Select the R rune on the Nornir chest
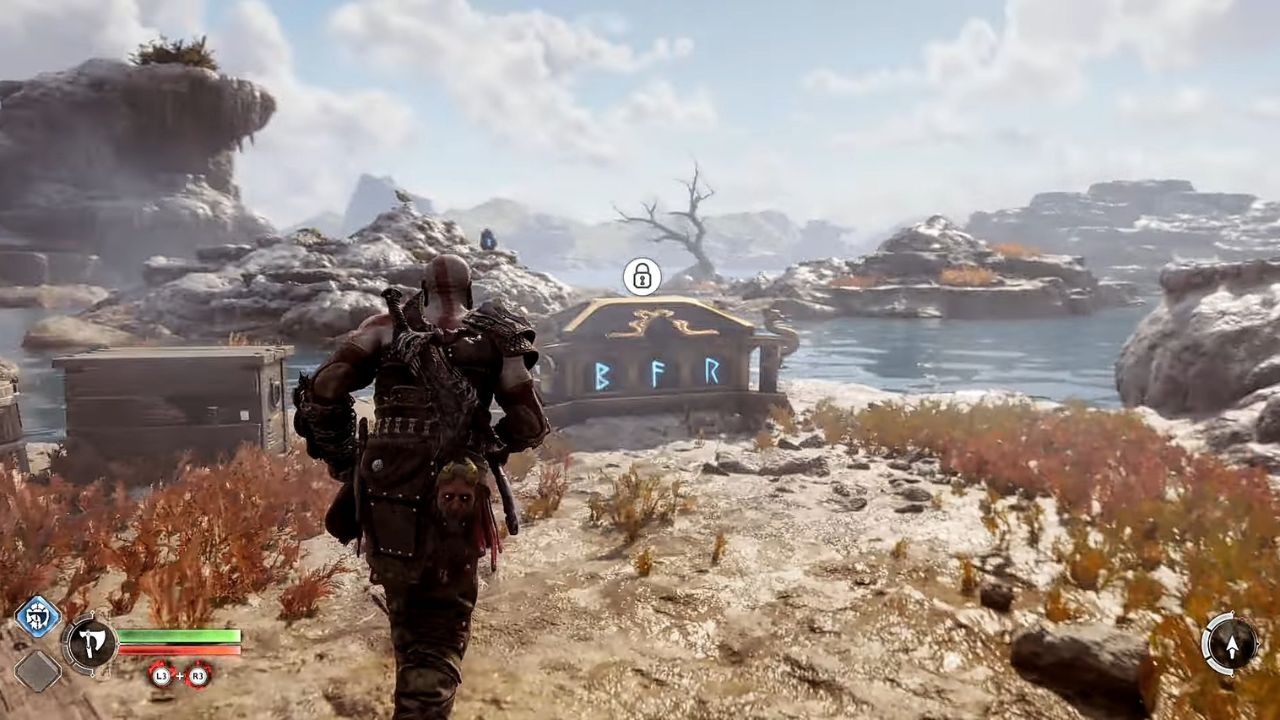The width and height of the screenshot is (1280, 720). click(x=710, y=373)
